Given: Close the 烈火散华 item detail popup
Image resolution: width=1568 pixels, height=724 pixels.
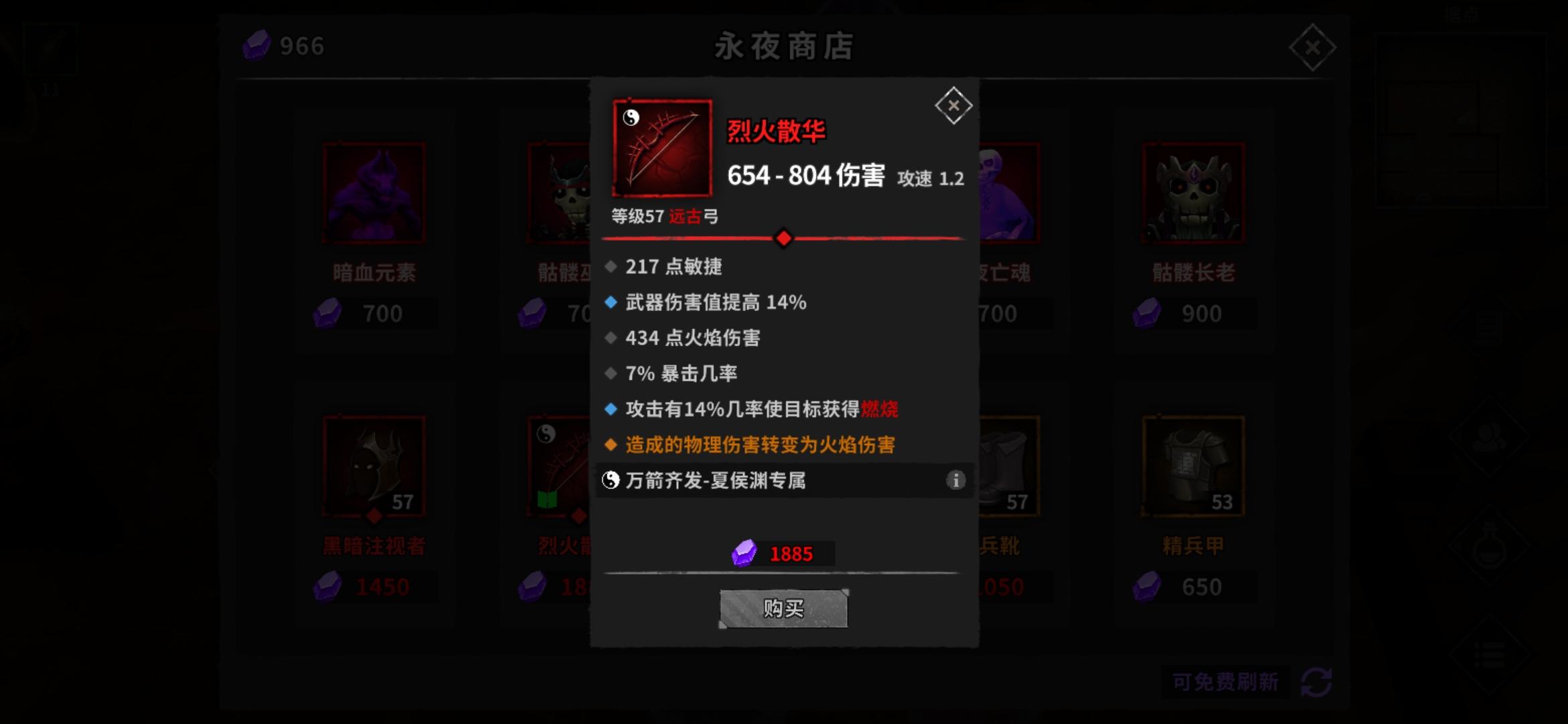Looking at the screenshot, I should [953, 105].
